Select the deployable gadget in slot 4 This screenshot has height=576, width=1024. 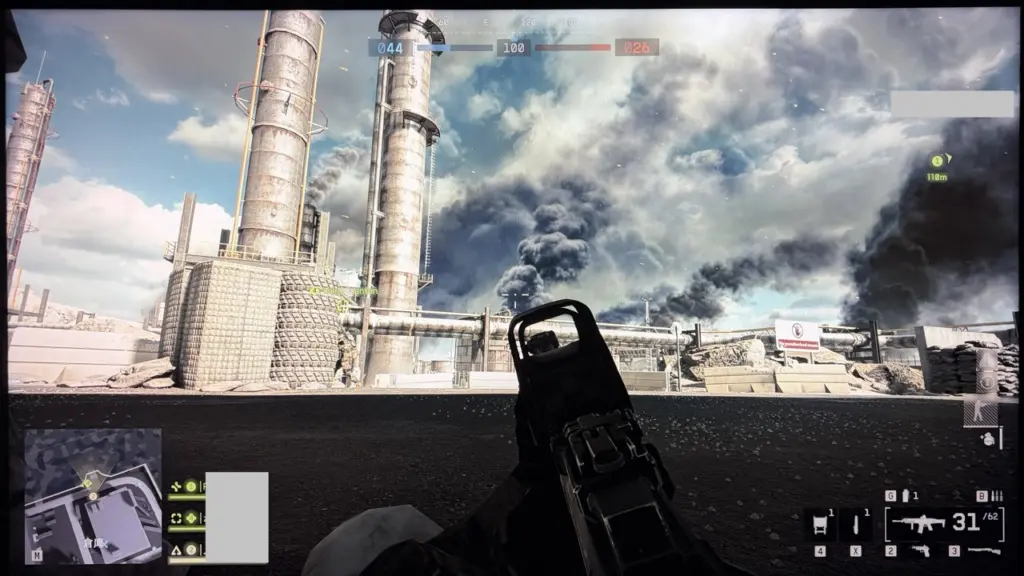pyautogui.click(x=820, y=524)
